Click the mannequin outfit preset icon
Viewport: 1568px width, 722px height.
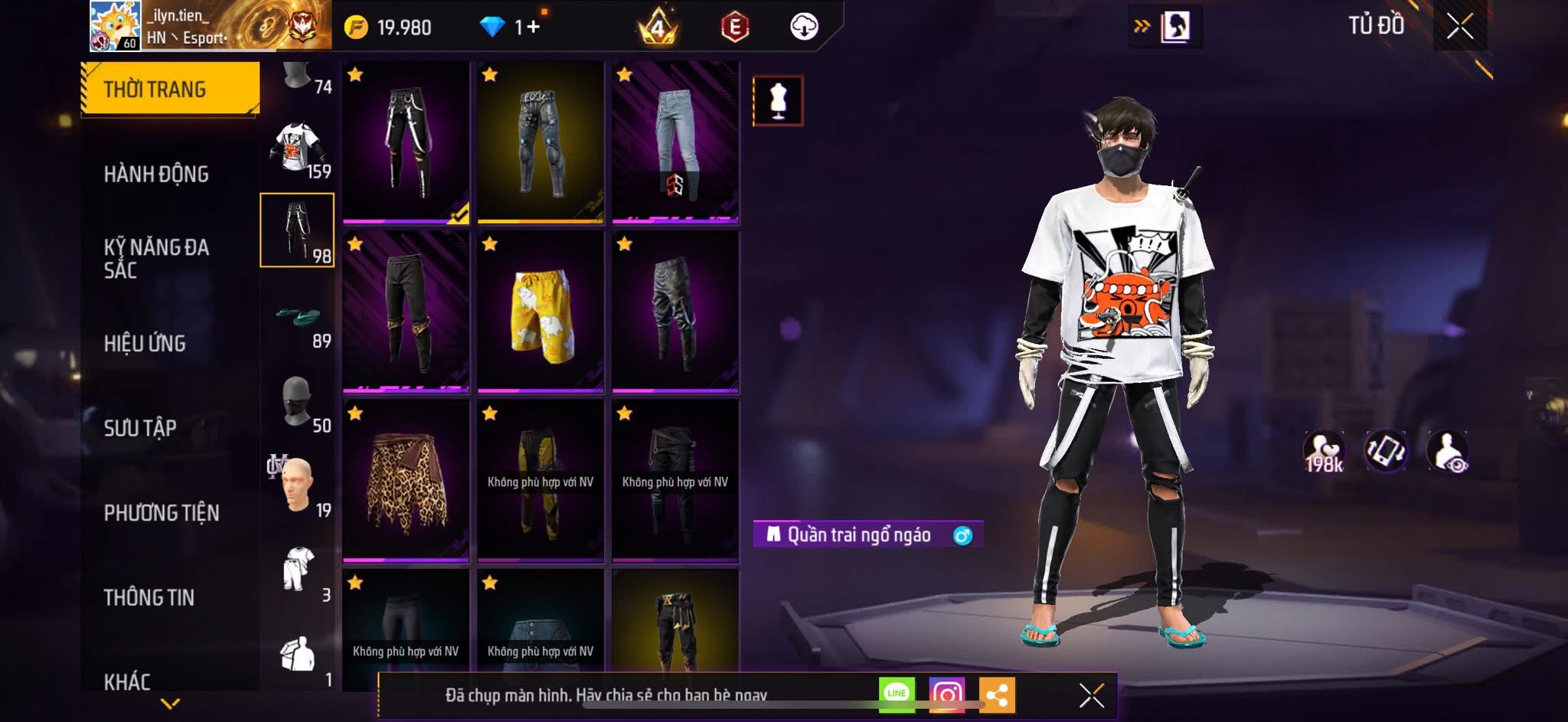[776, 101]
